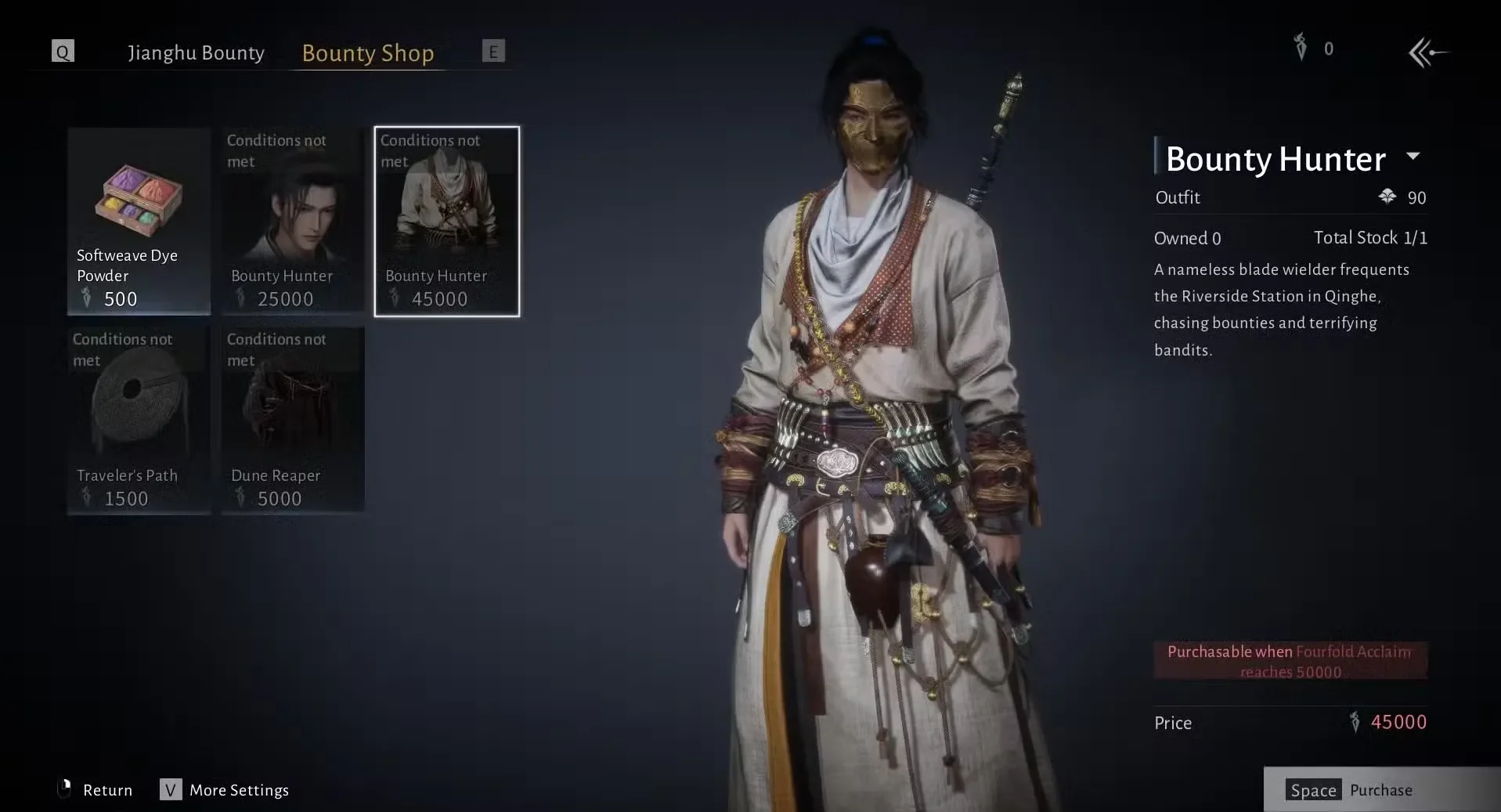Viewport: 1501px width, 812px height.
Task: Open the Bounty Hunter outfit dropdown
Action: [1414, 157]
